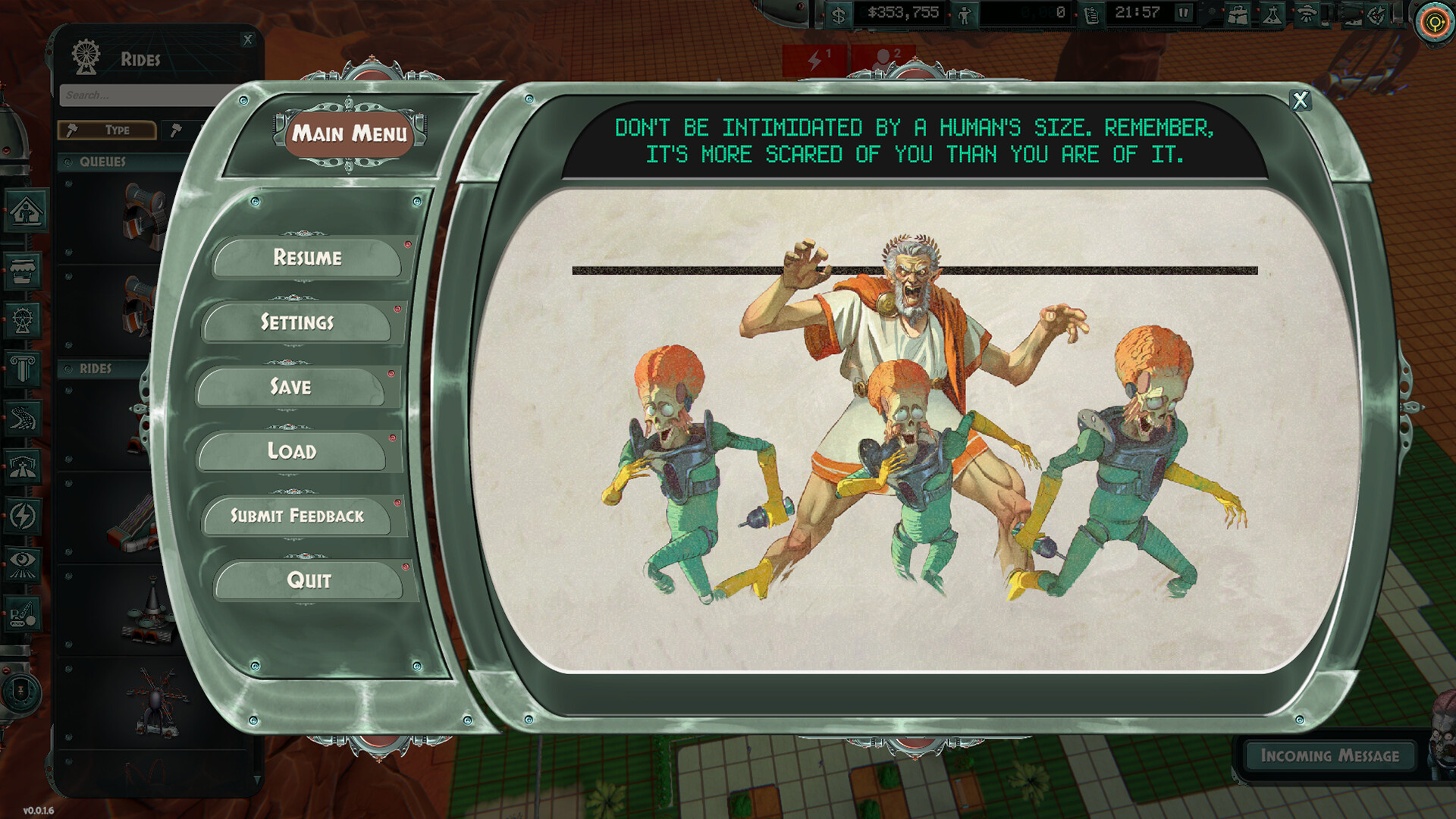Open the research flask icon in top bar
Screen dimensions: 1456x819
1271,14
